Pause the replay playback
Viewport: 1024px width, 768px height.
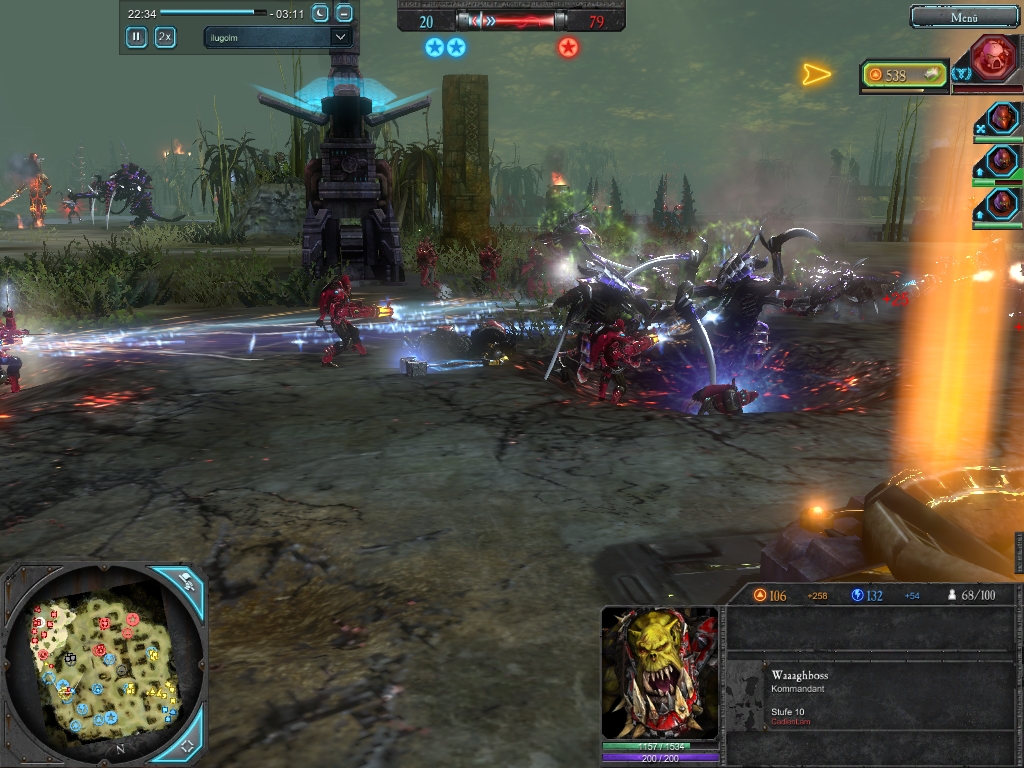(136, 37)
